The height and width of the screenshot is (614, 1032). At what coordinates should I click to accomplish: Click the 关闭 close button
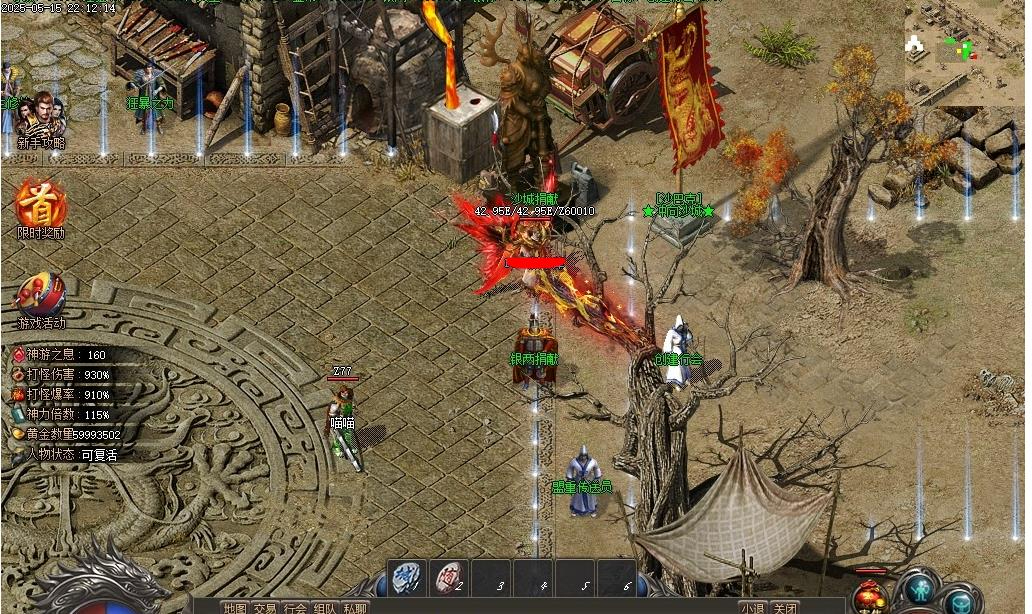point(785,607)
